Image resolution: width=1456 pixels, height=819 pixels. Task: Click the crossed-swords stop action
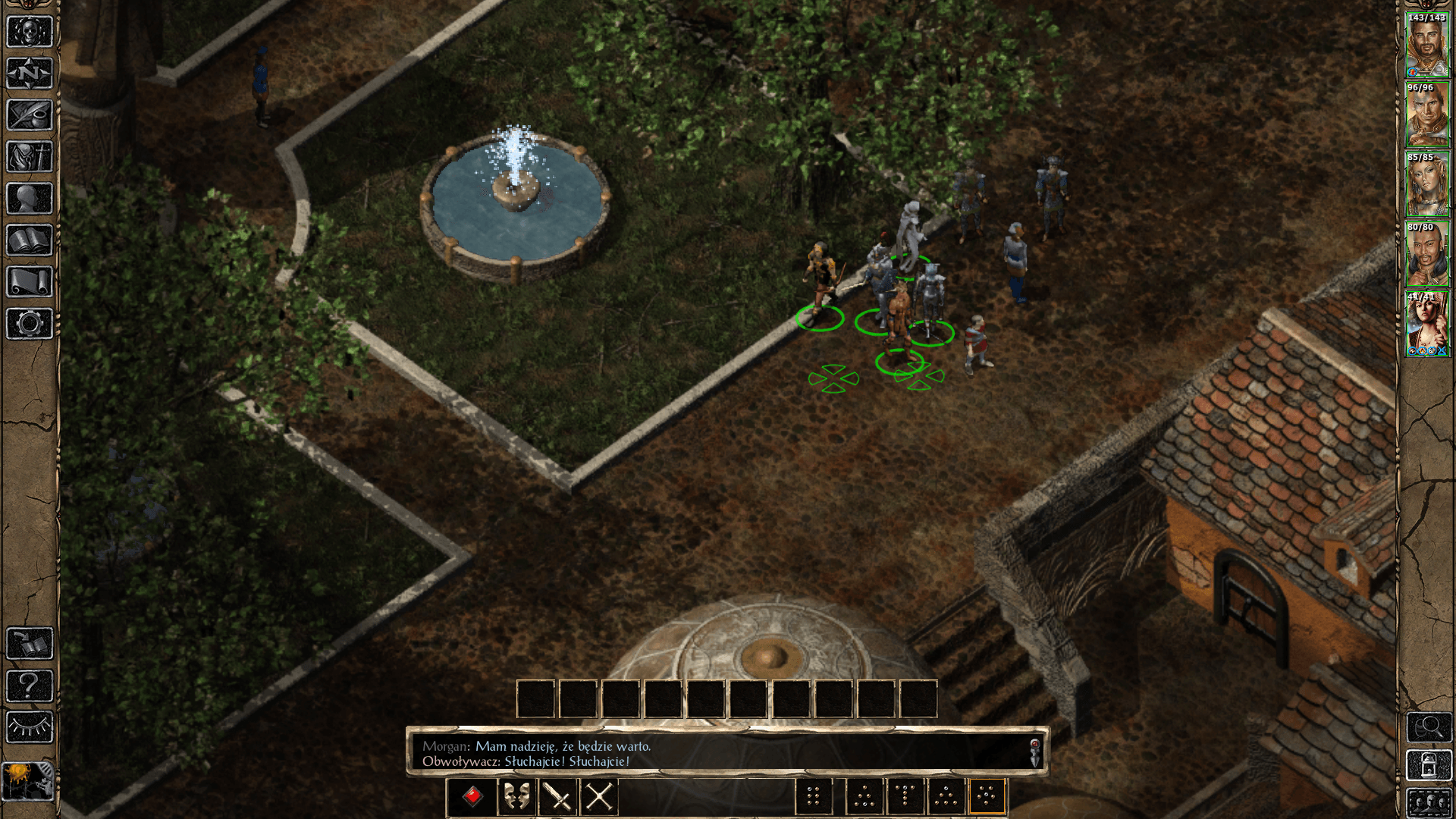pyautogui.click(x=600, y=796)
